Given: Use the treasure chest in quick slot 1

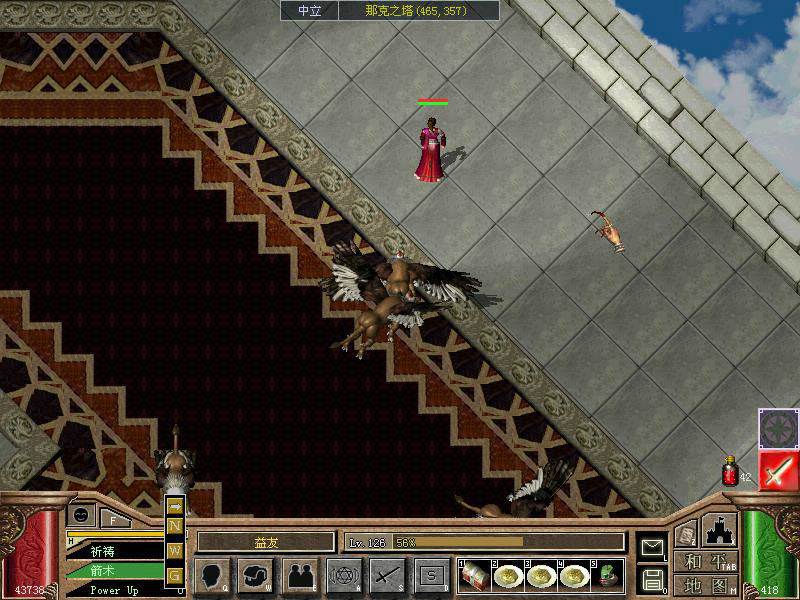Looking at the screenshot, I should click(474, 575).
